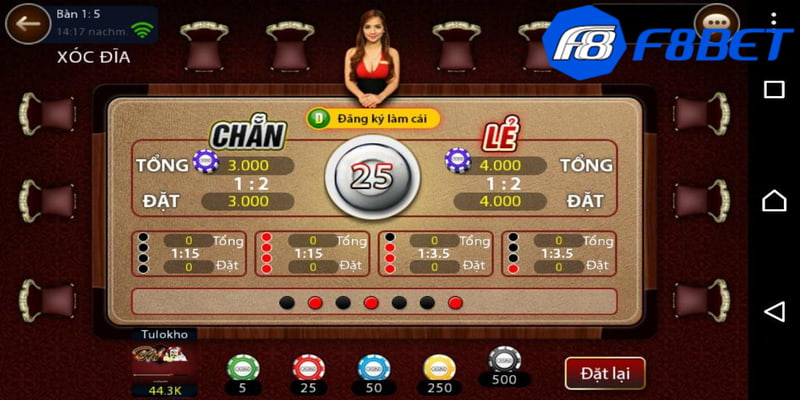Click the Đặt lại rebet button

[605, 373]
